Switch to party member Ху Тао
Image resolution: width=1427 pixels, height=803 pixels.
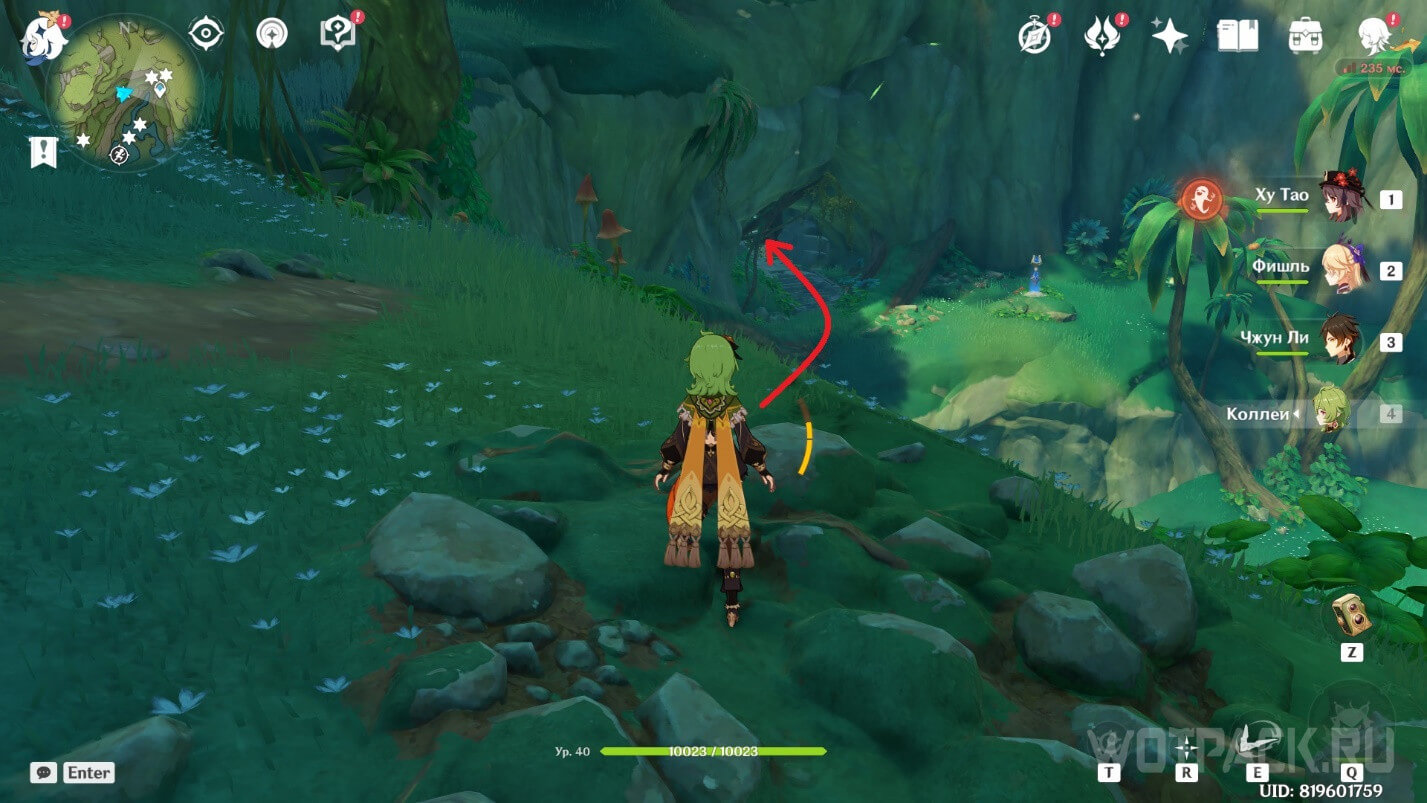(1338, 198)
